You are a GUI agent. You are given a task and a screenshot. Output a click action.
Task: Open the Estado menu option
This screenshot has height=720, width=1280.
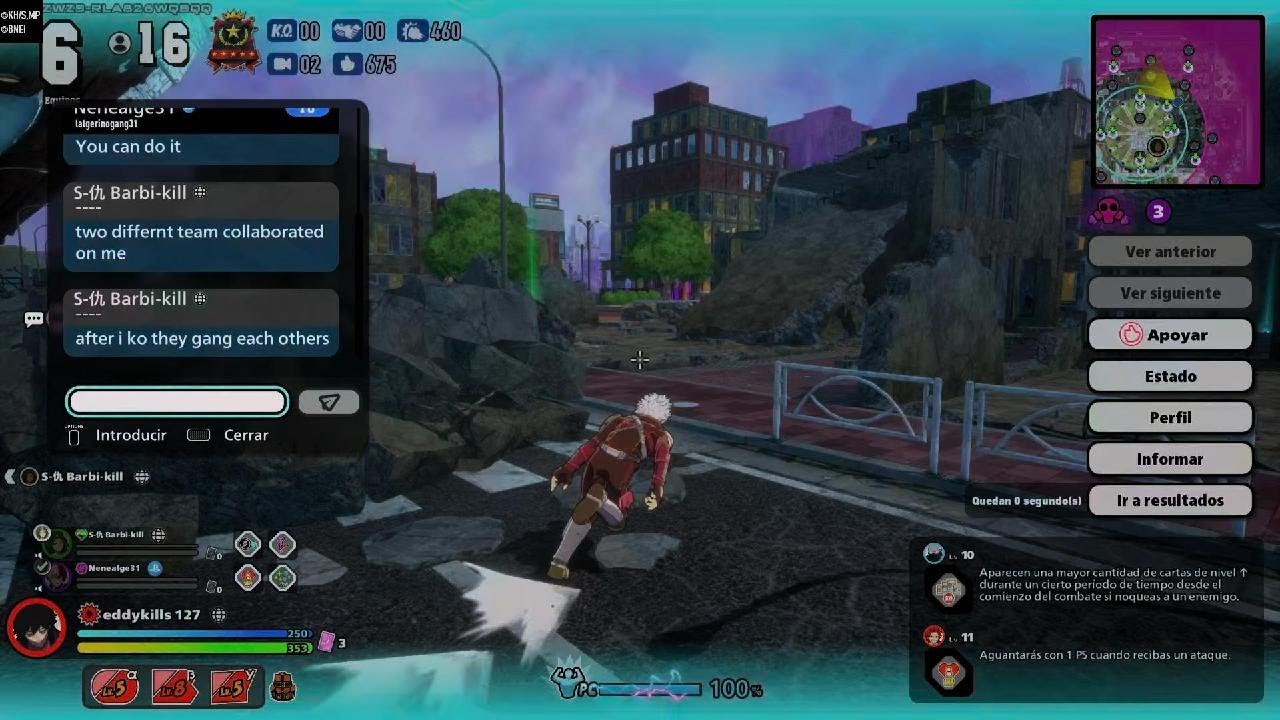coord(1170,376)
